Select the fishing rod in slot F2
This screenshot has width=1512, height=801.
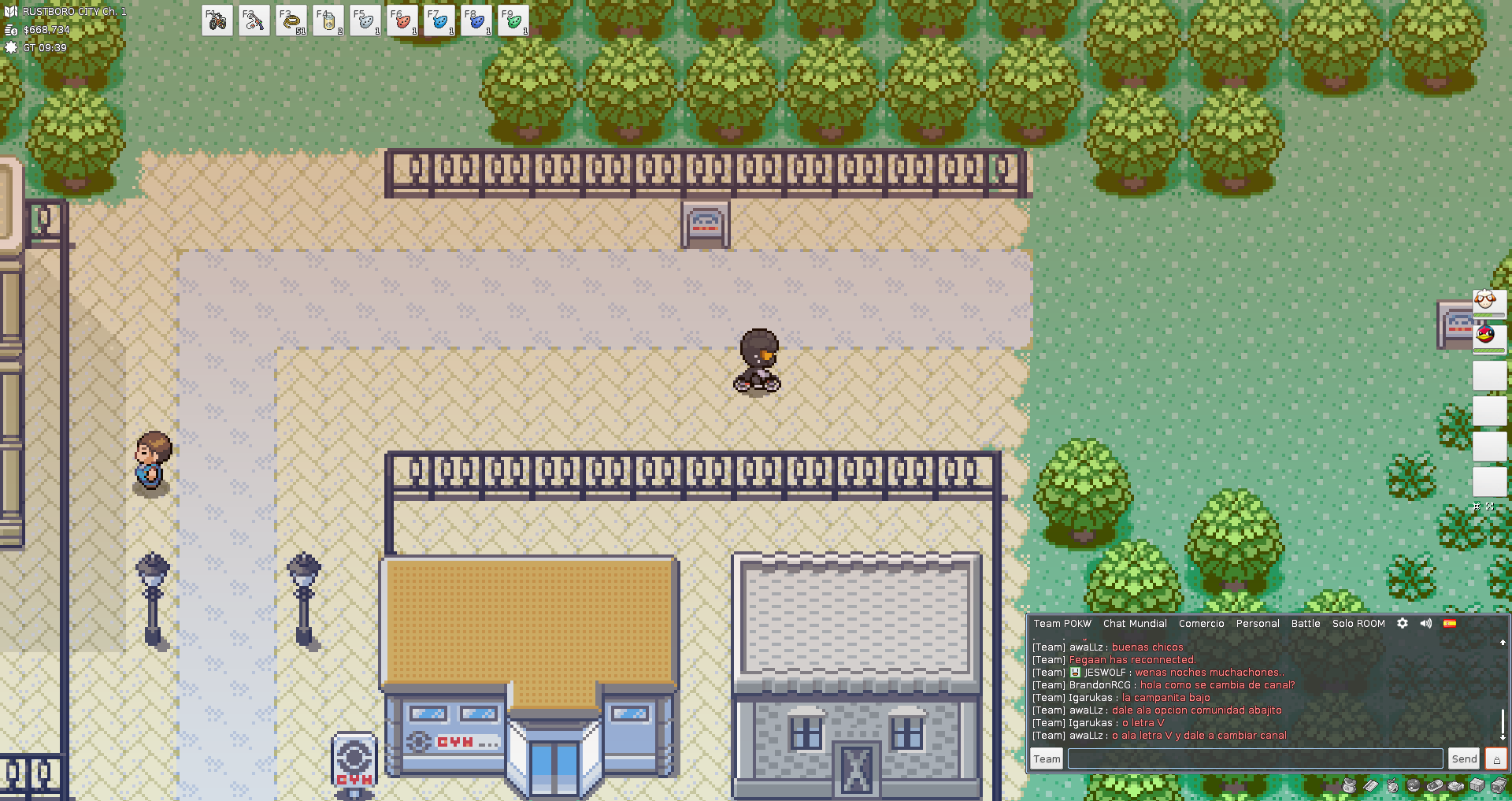[x=254, y=20]
